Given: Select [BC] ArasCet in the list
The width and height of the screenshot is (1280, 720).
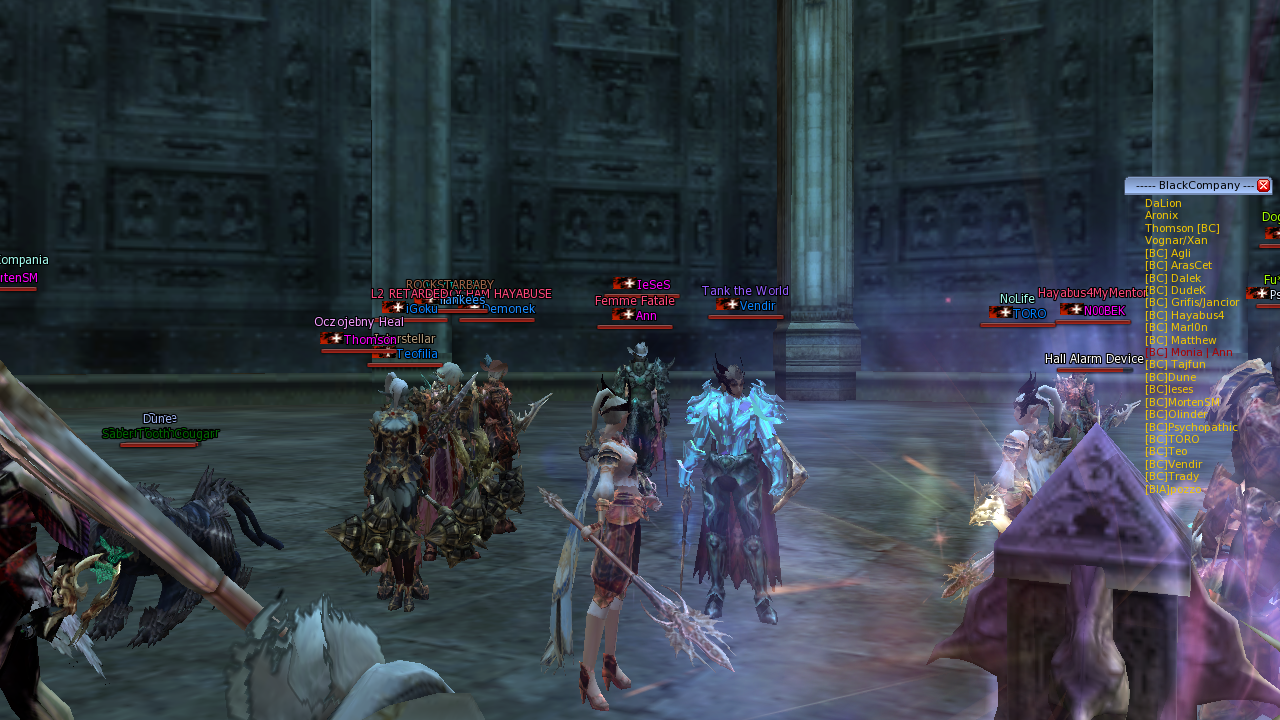Looking at the screenshot, I should tap(1178, 266).
